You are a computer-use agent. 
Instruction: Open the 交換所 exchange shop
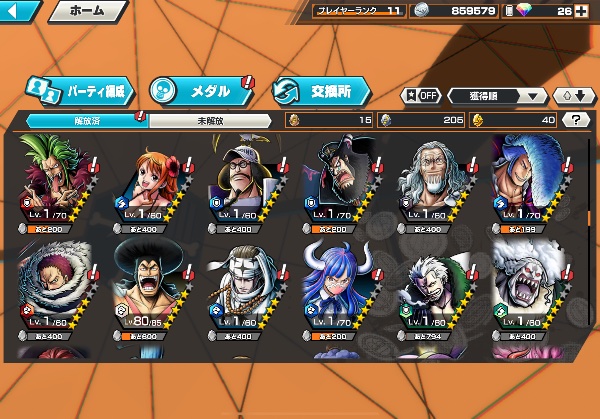[322, 90]
